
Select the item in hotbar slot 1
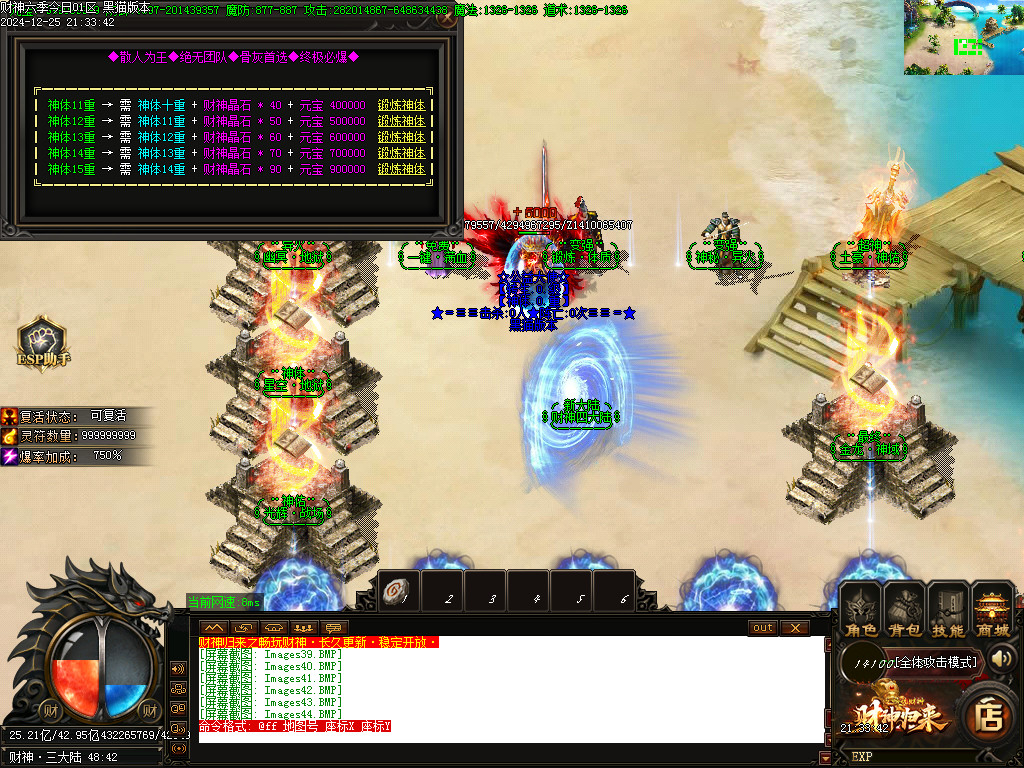(398, 593)
